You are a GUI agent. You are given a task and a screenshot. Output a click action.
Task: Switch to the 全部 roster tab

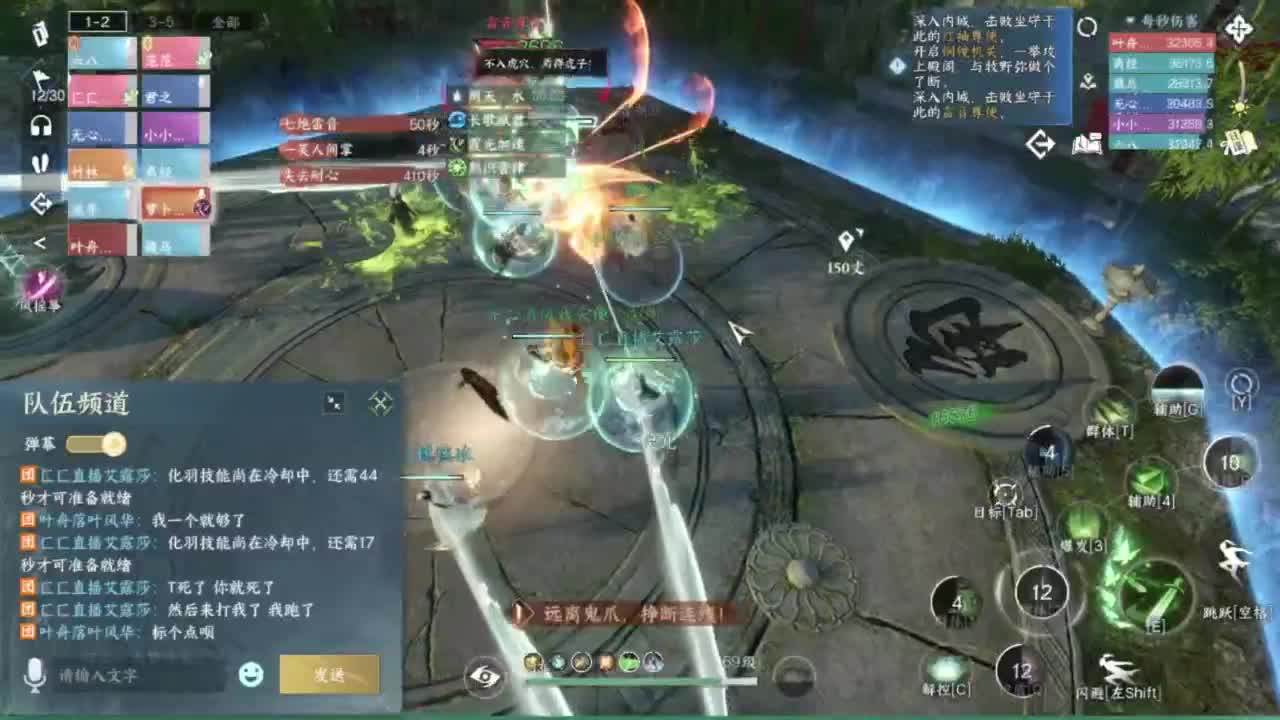(x=222, y=21)
